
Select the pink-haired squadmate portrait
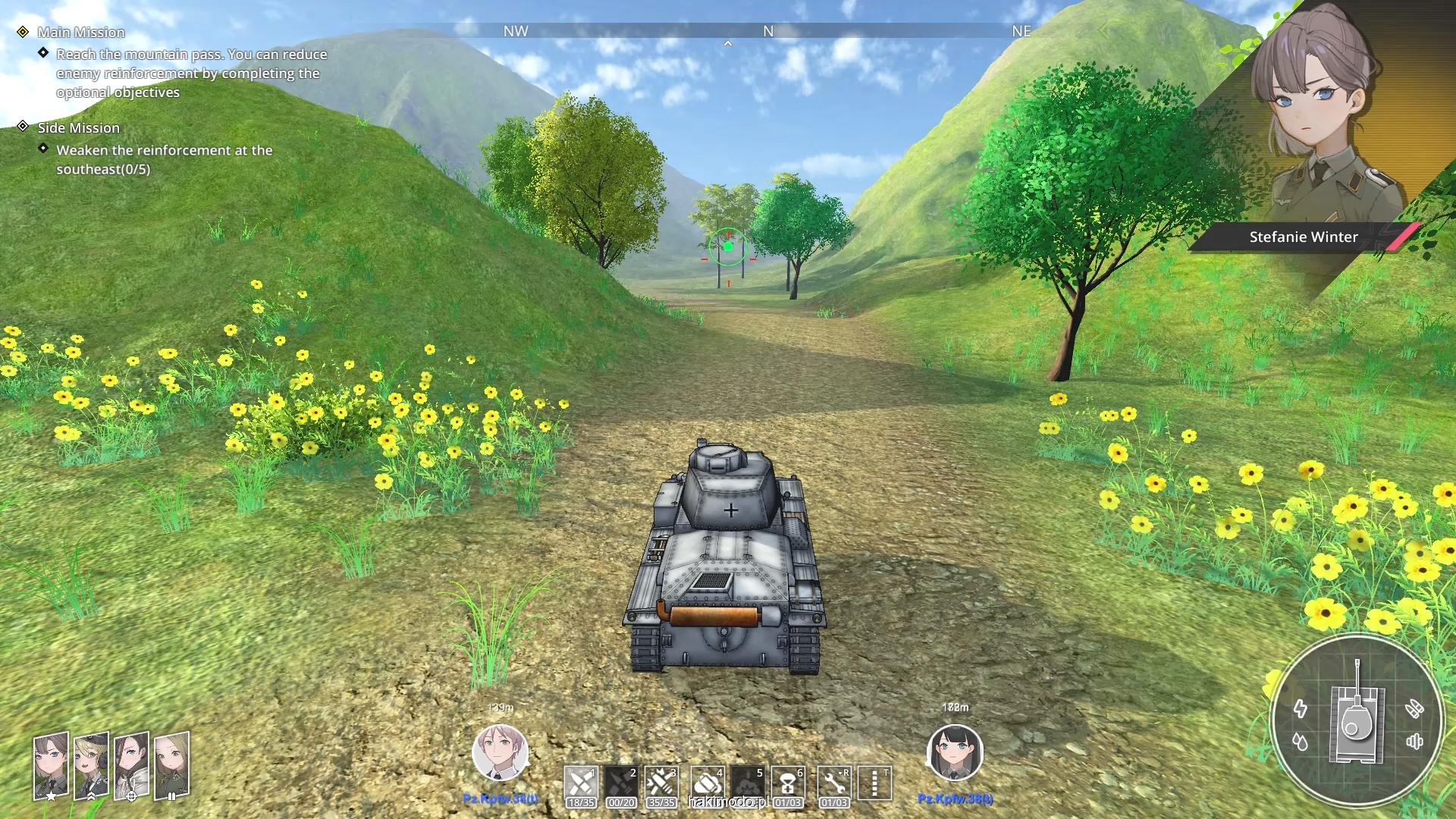[x=500, y=753]
